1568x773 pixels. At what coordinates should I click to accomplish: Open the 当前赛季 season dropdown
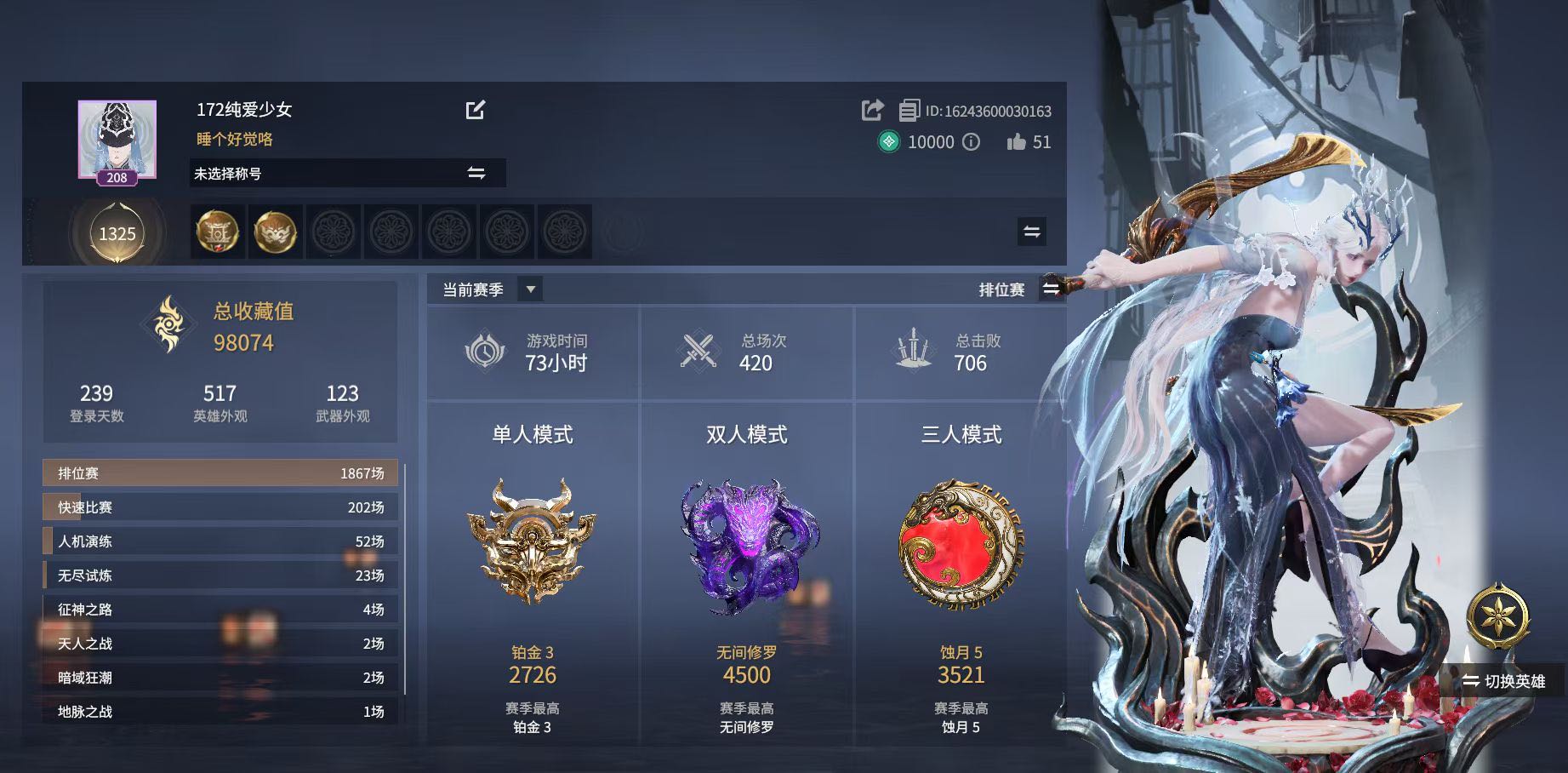pyautogui.click(x=530, y=289)
